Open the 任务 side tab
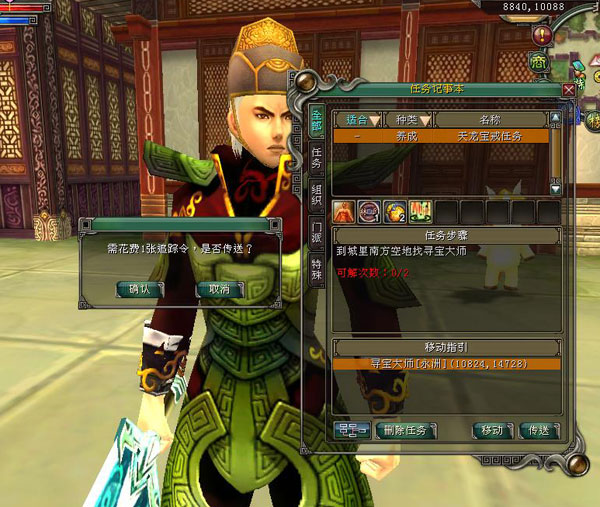 click(316, 156)
